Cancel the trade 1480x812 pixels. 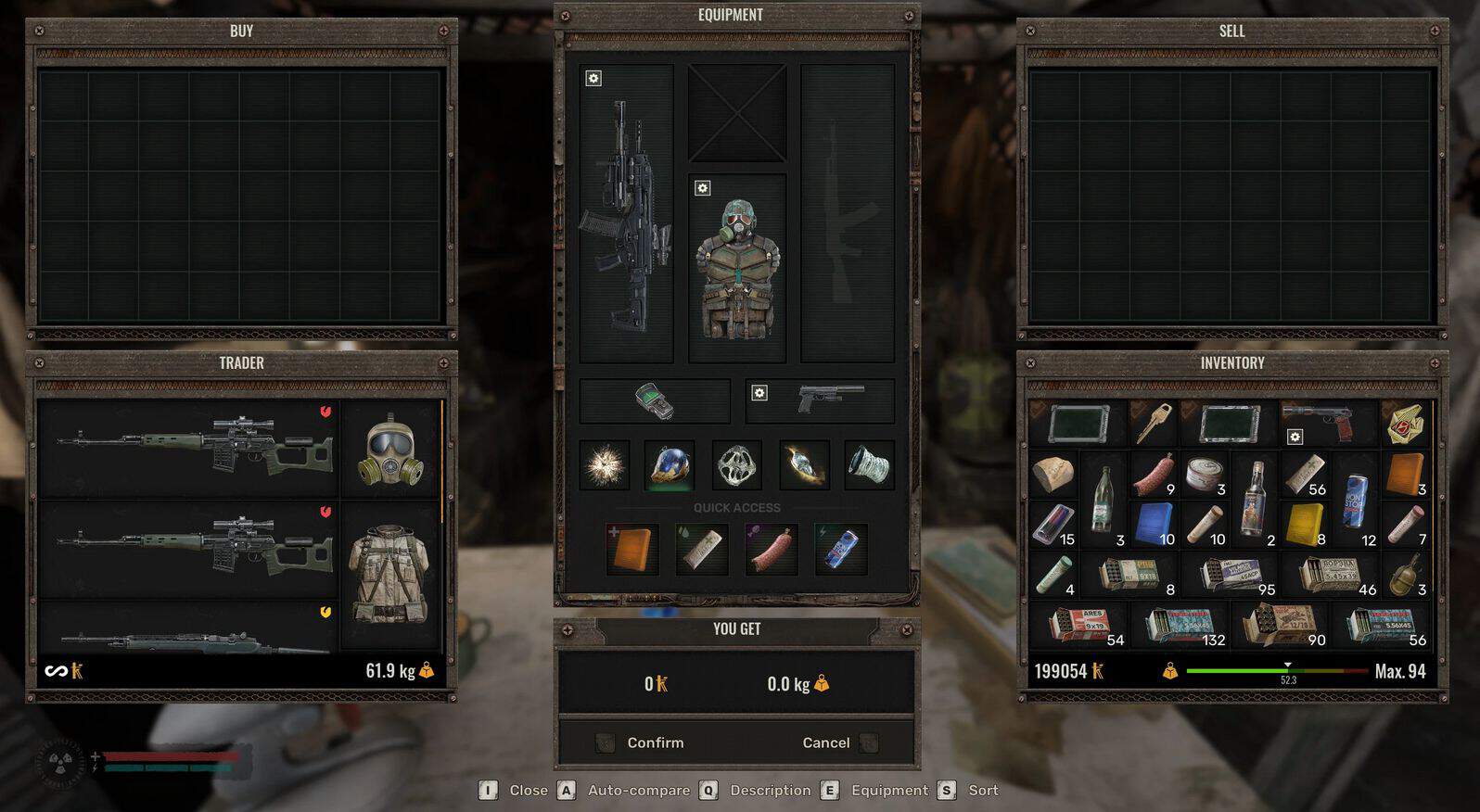(x=825, y=742)
